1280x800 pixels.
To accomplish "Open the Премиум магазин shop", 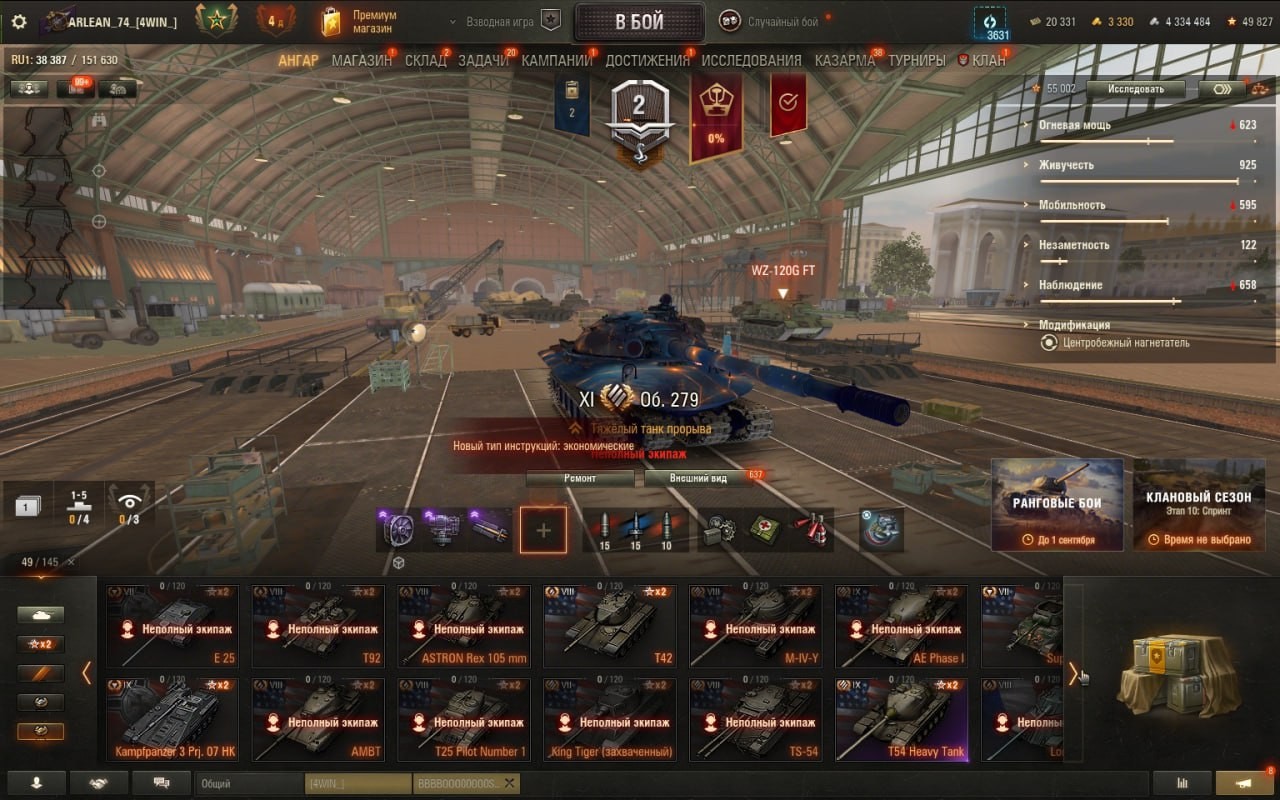I will point(360,22).
